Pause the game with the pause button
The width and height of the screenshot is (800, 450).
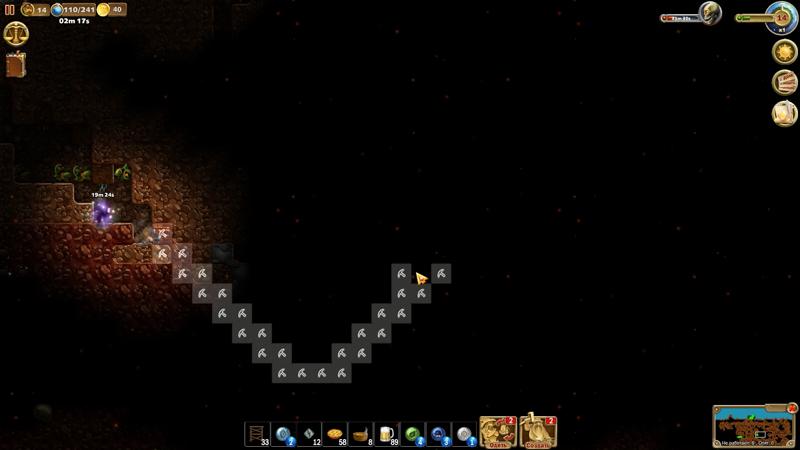tap(10, 9)
